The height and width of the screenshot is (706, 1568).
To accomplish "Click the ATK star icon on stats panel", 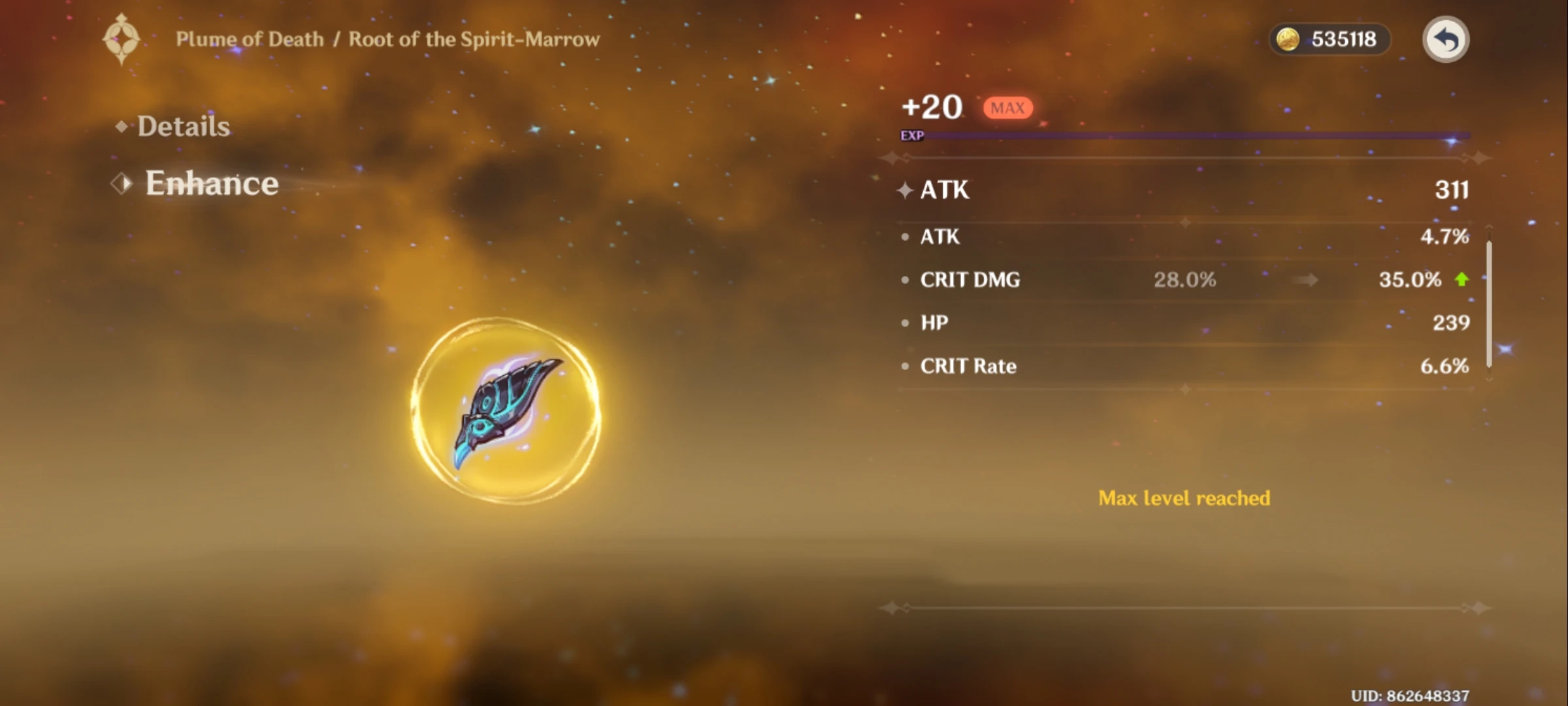I will 905,190.
